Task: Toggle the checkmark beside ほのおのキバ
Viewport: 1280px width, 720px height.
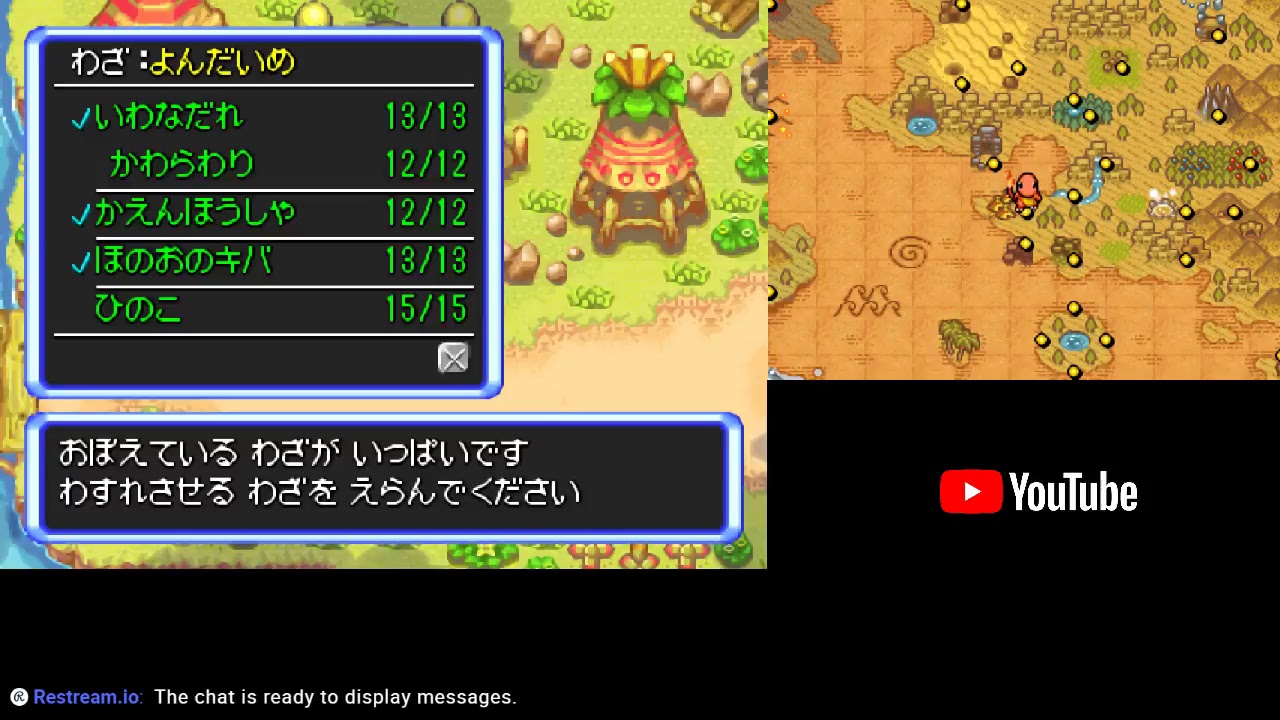Action: coord(80,262)
